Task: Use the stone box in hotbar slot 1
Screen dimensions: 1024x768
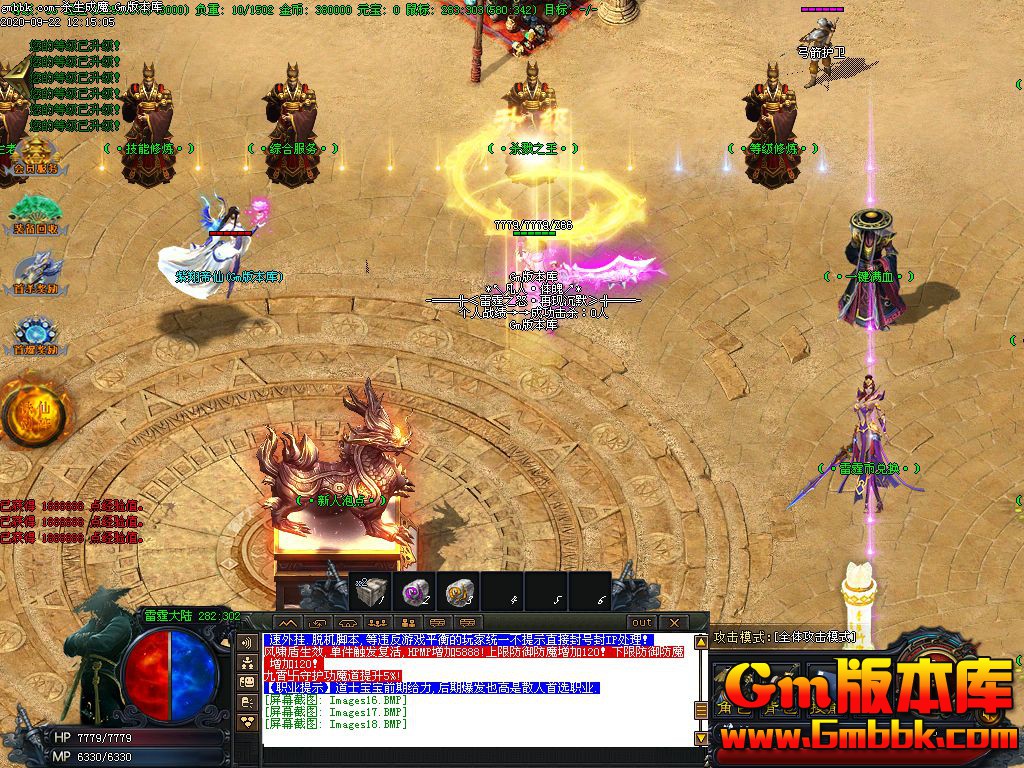Action: tap(371, 592)
